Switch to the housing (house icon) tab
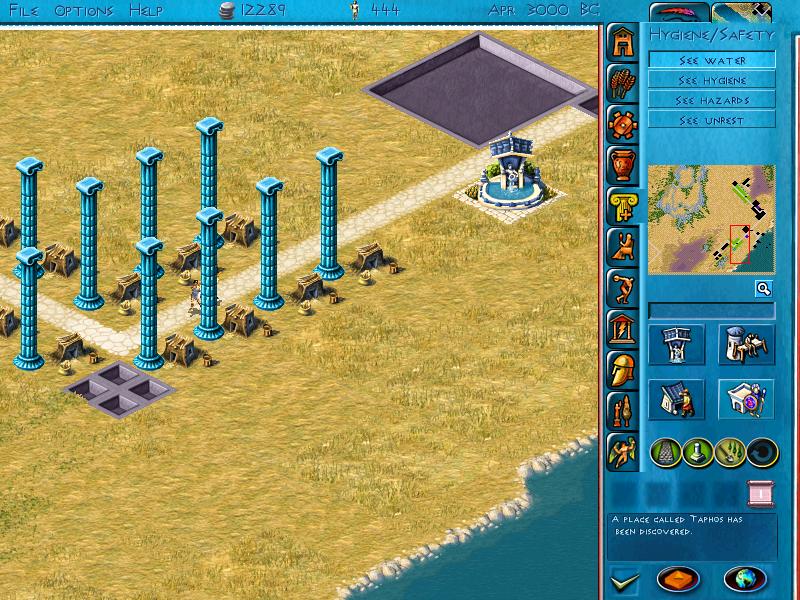This screenshot has width=800, height=600. (622, 43)
